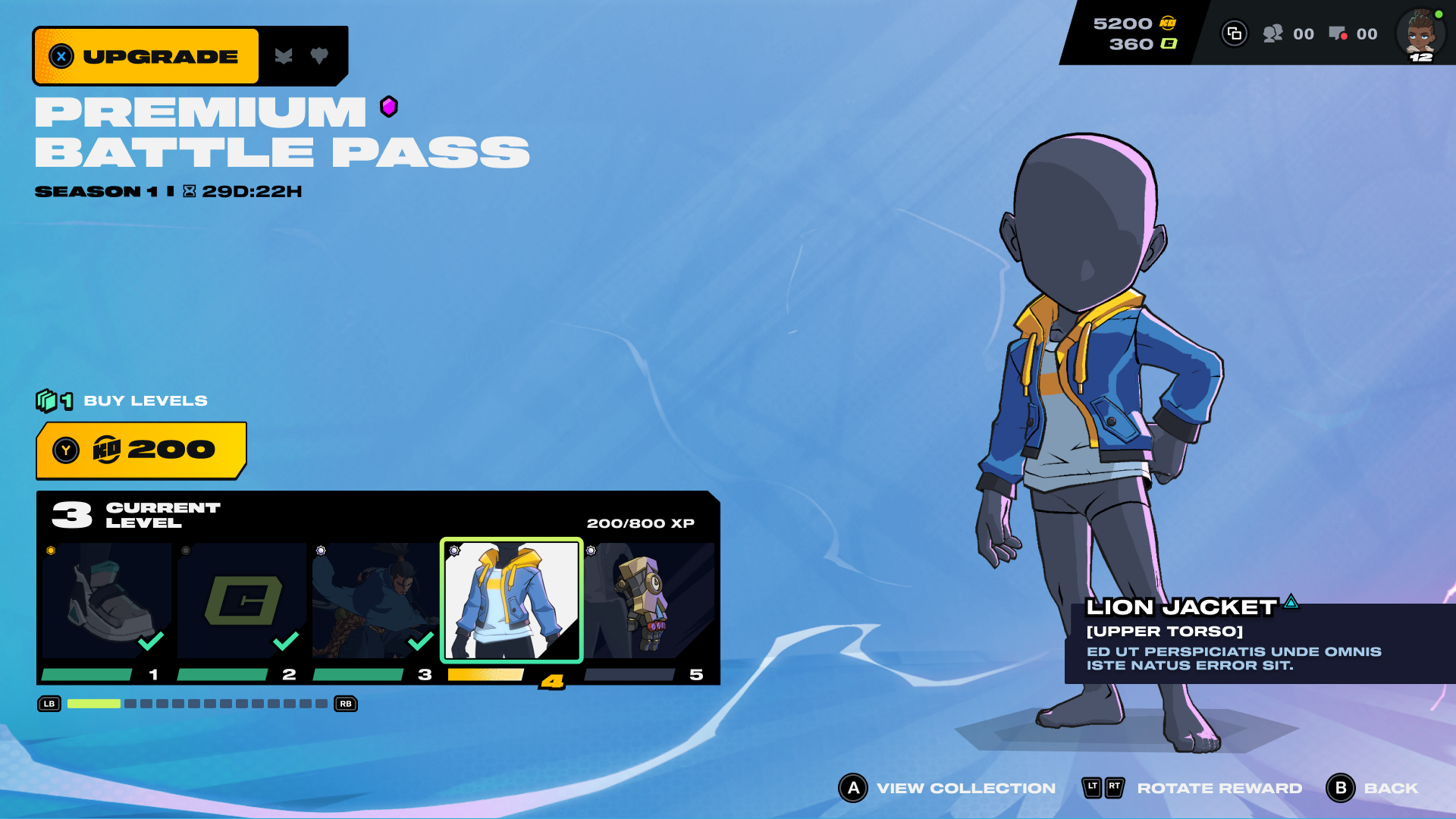Open the player profile avatar
This screenshot has height=819, width=1456.
click(1420, 34)
